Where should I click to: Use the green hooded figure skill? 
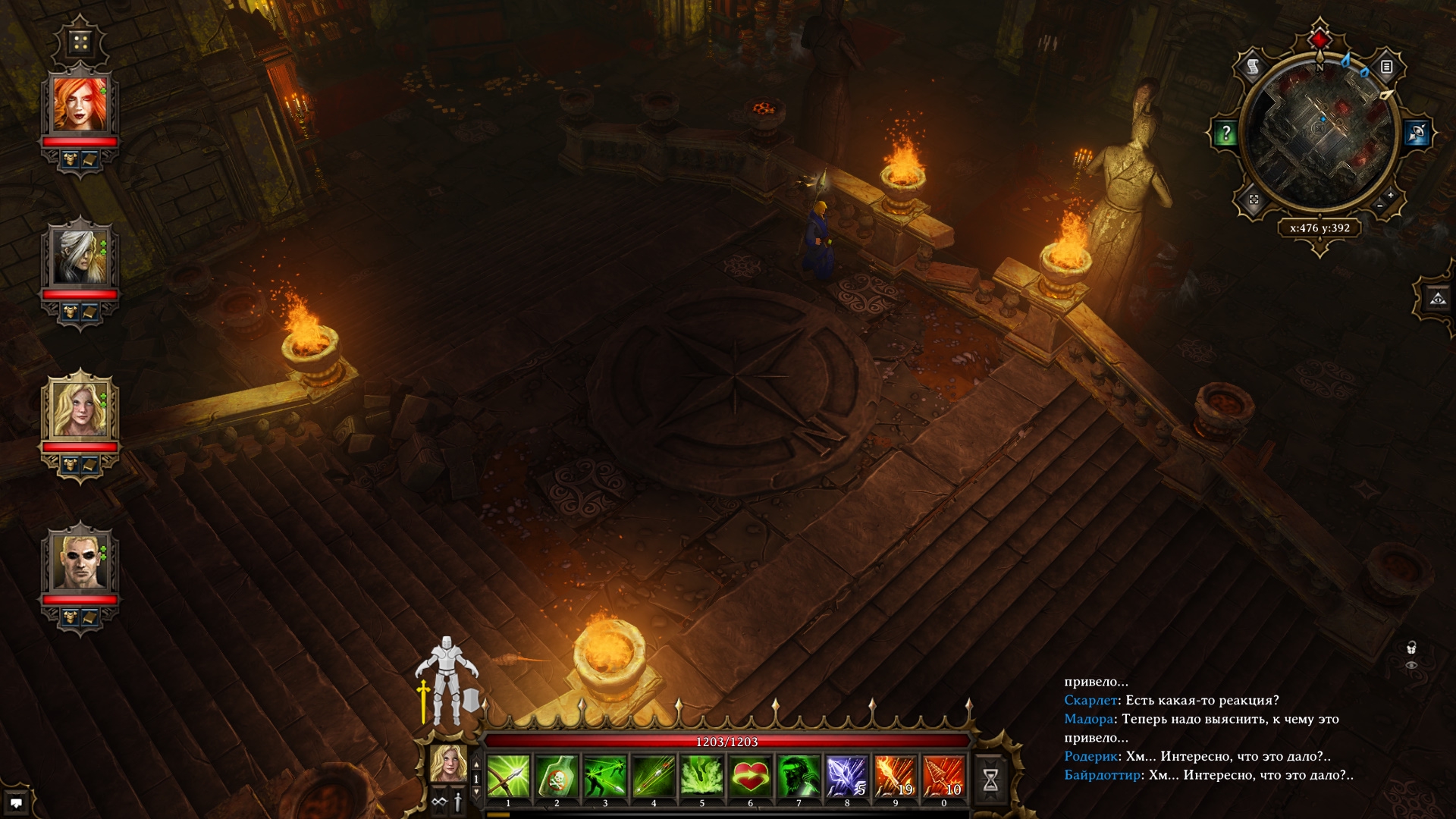click(799, 777)
